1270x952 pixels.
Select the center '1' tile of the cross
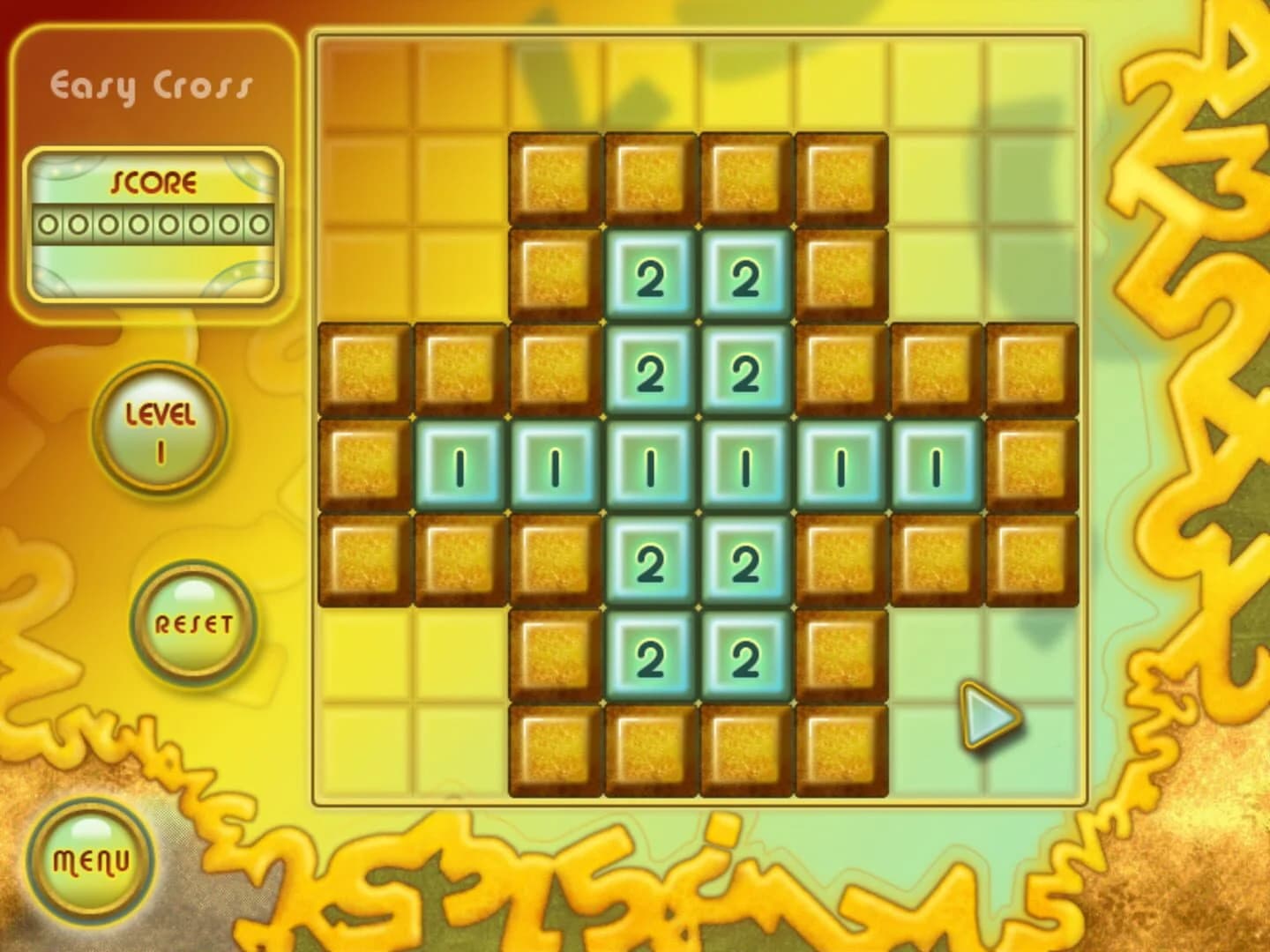pyautogui.click(x=649, y=460)
